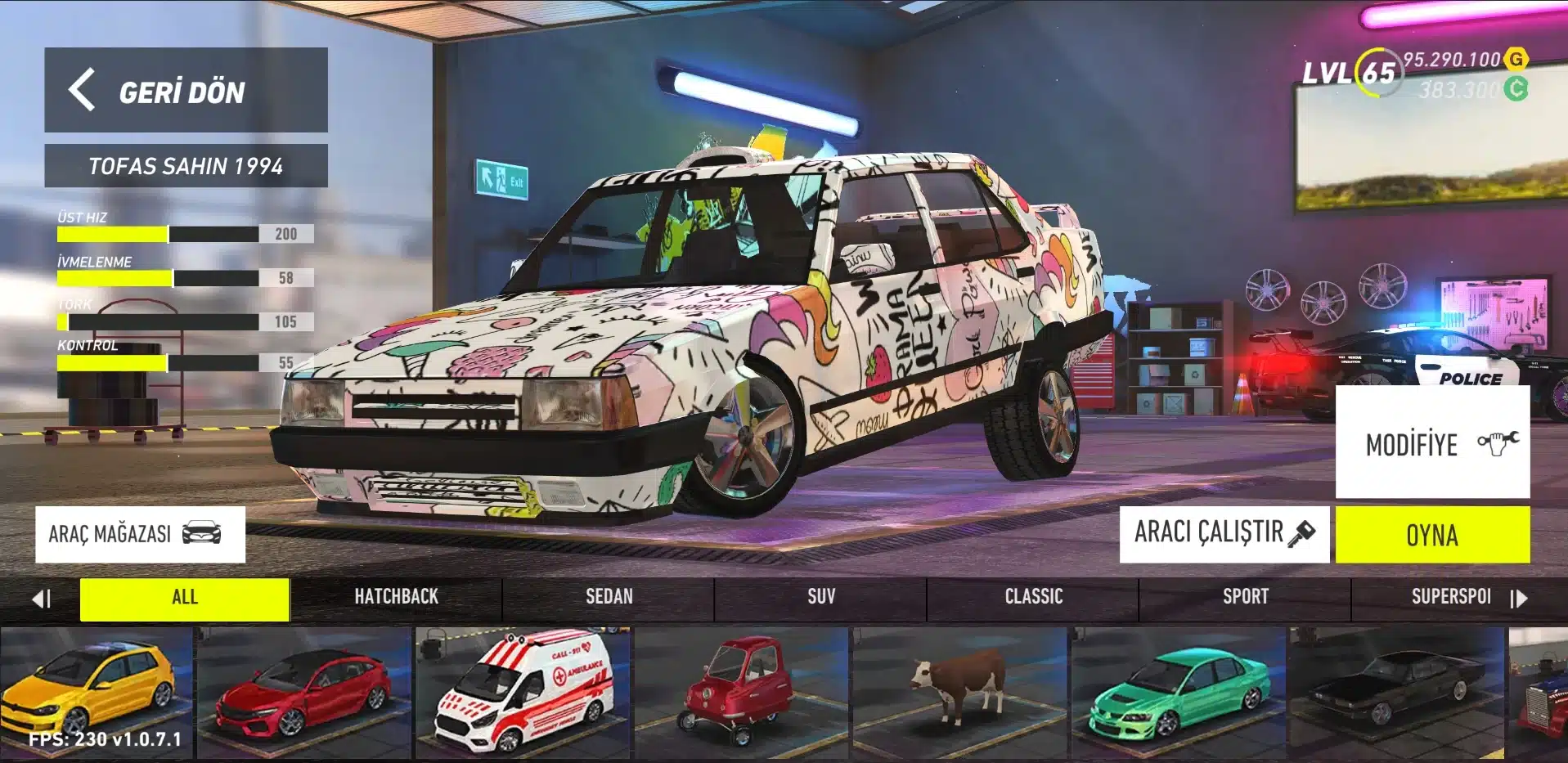Click the ARACI ÇALIŞTIR ignition button

1224,533
